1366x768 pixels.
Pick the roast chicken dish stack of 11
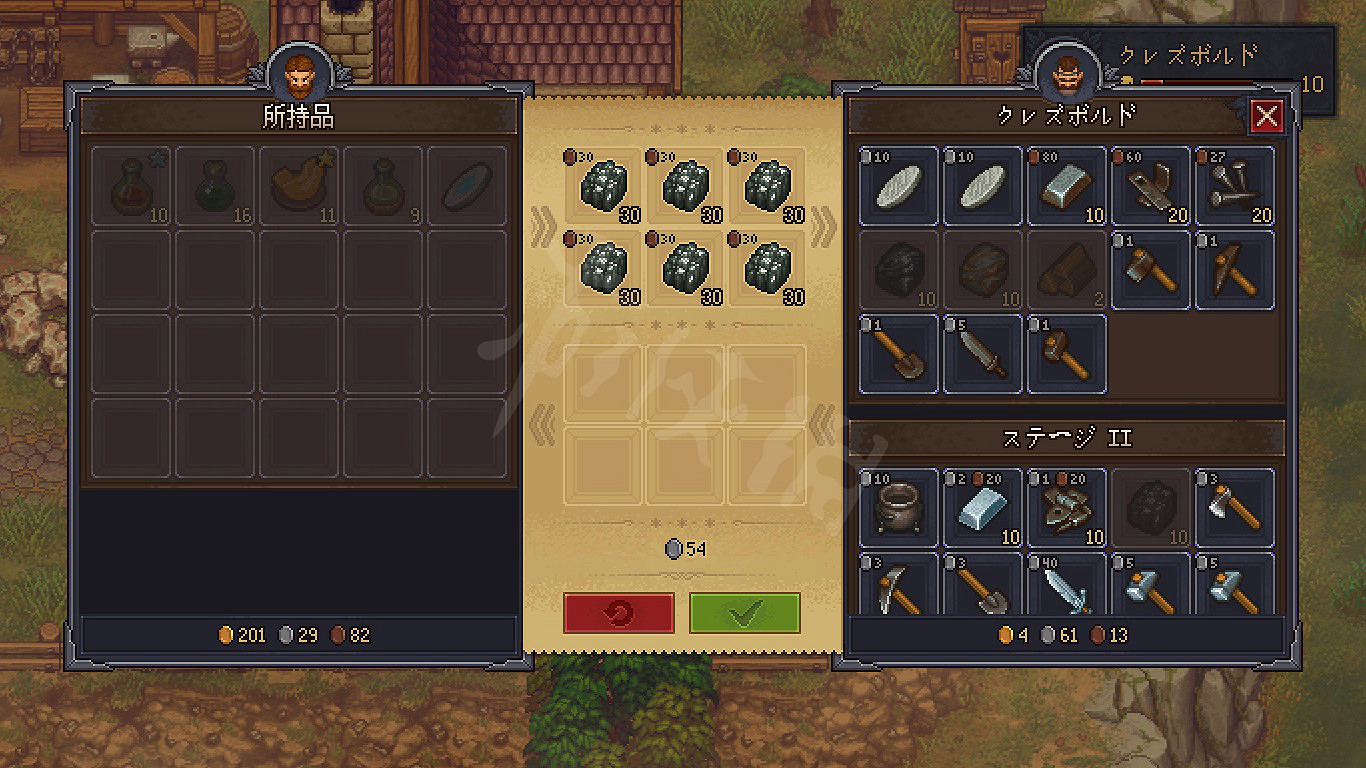pos(299,186)
